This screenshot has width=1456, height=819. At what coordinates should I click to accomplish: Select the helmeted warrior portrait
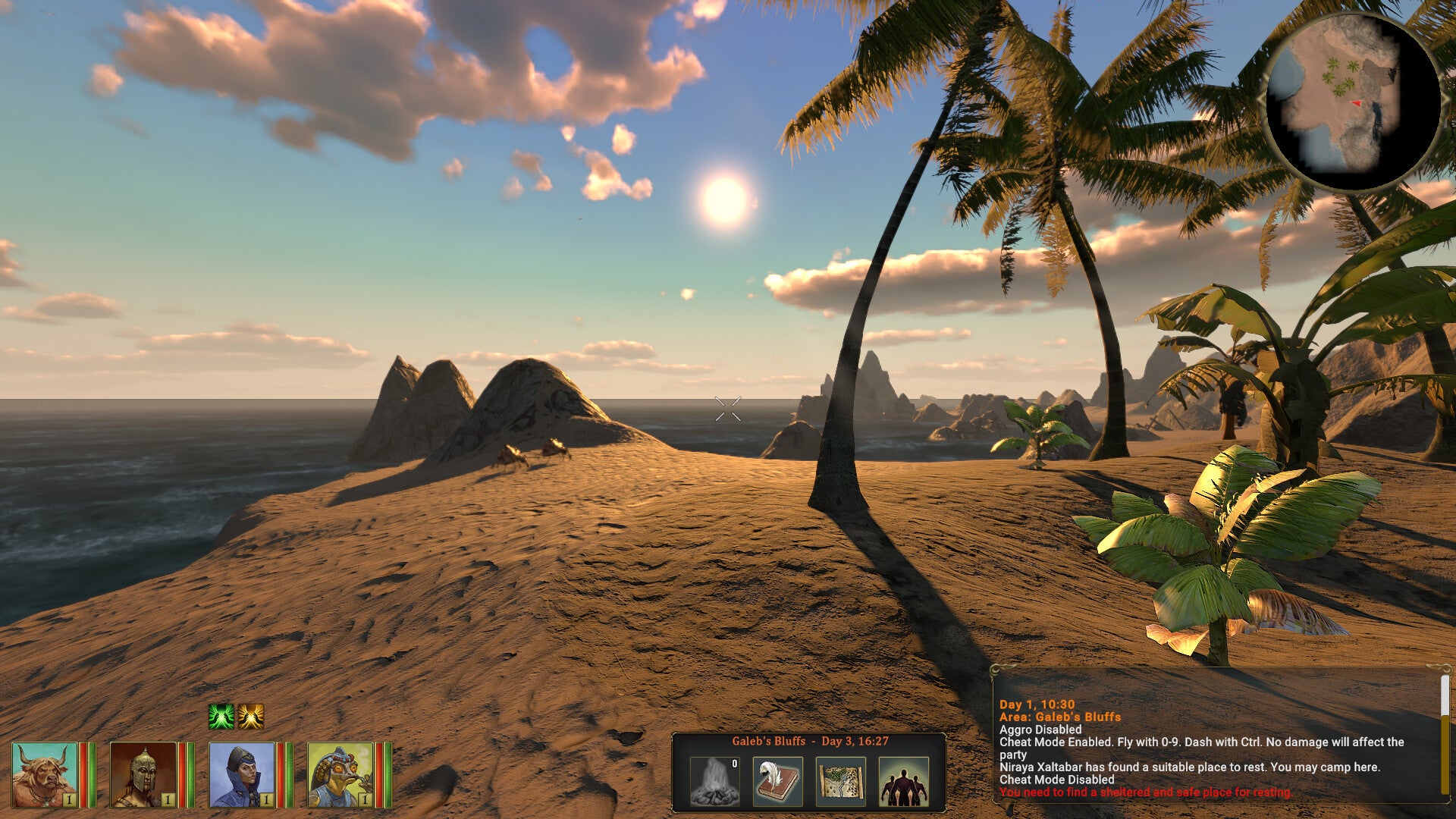tap(143, 777)
